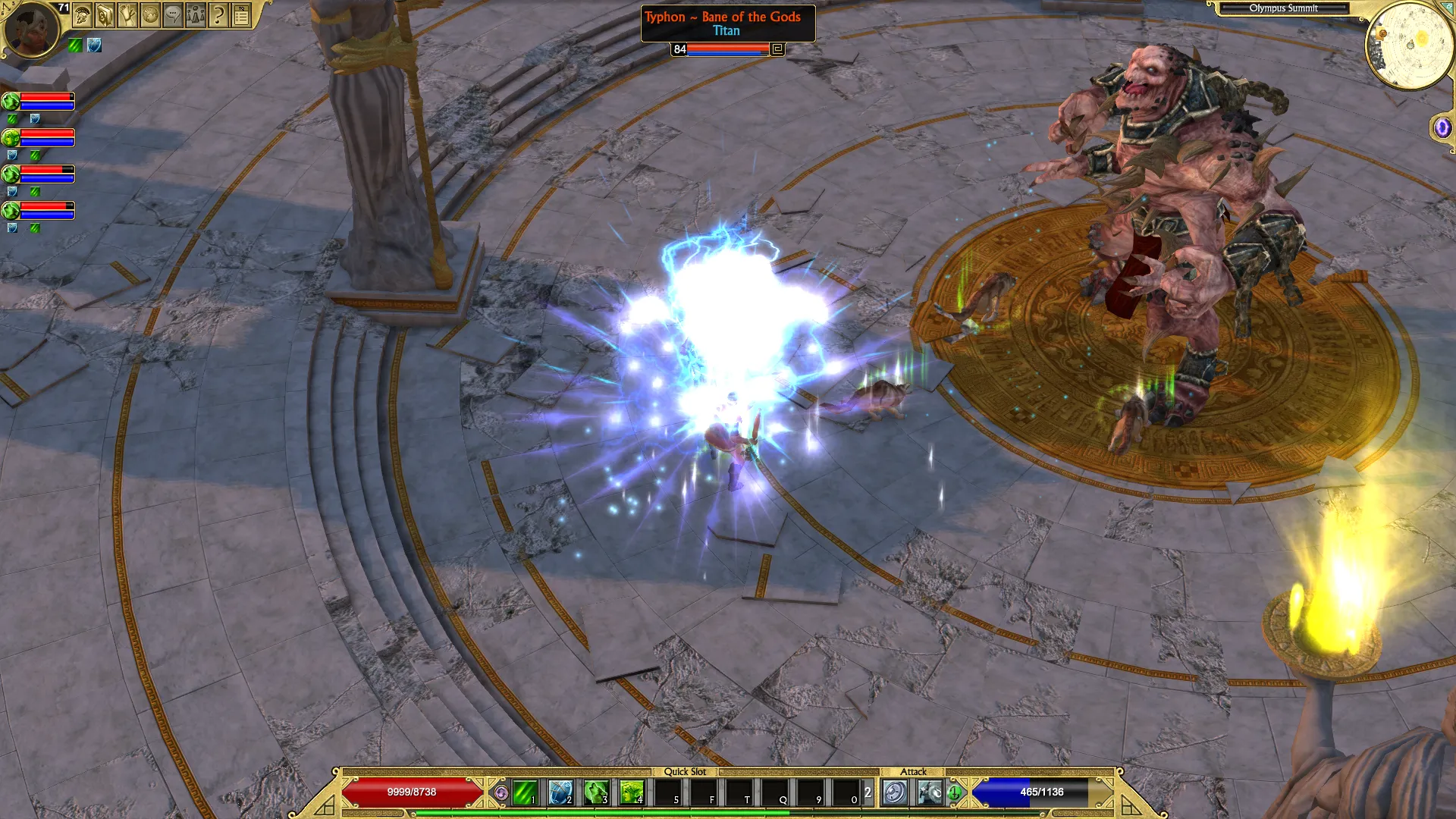This screenshot has width=1456, height=819.
Task: Summon the wolf skill in slot 3
Action: [596, 792]
